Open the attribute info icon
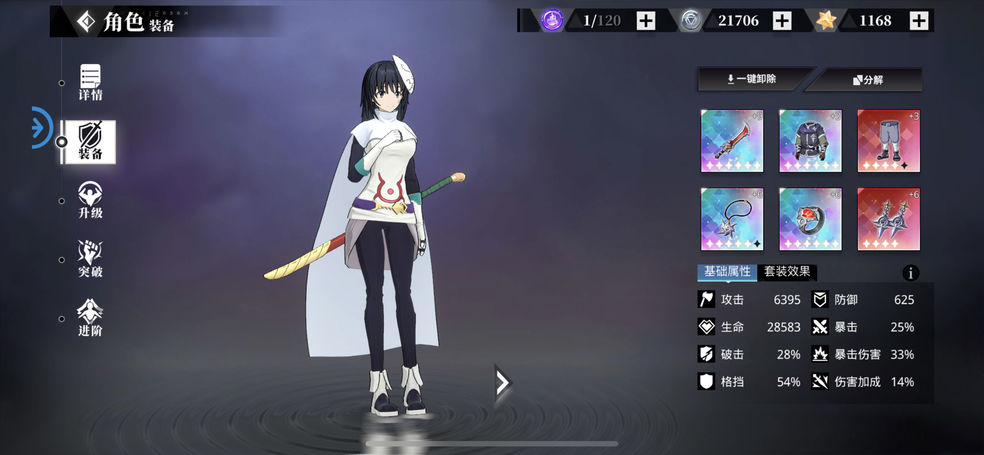This screenshot has width=984, height=455. coord(910,273)
